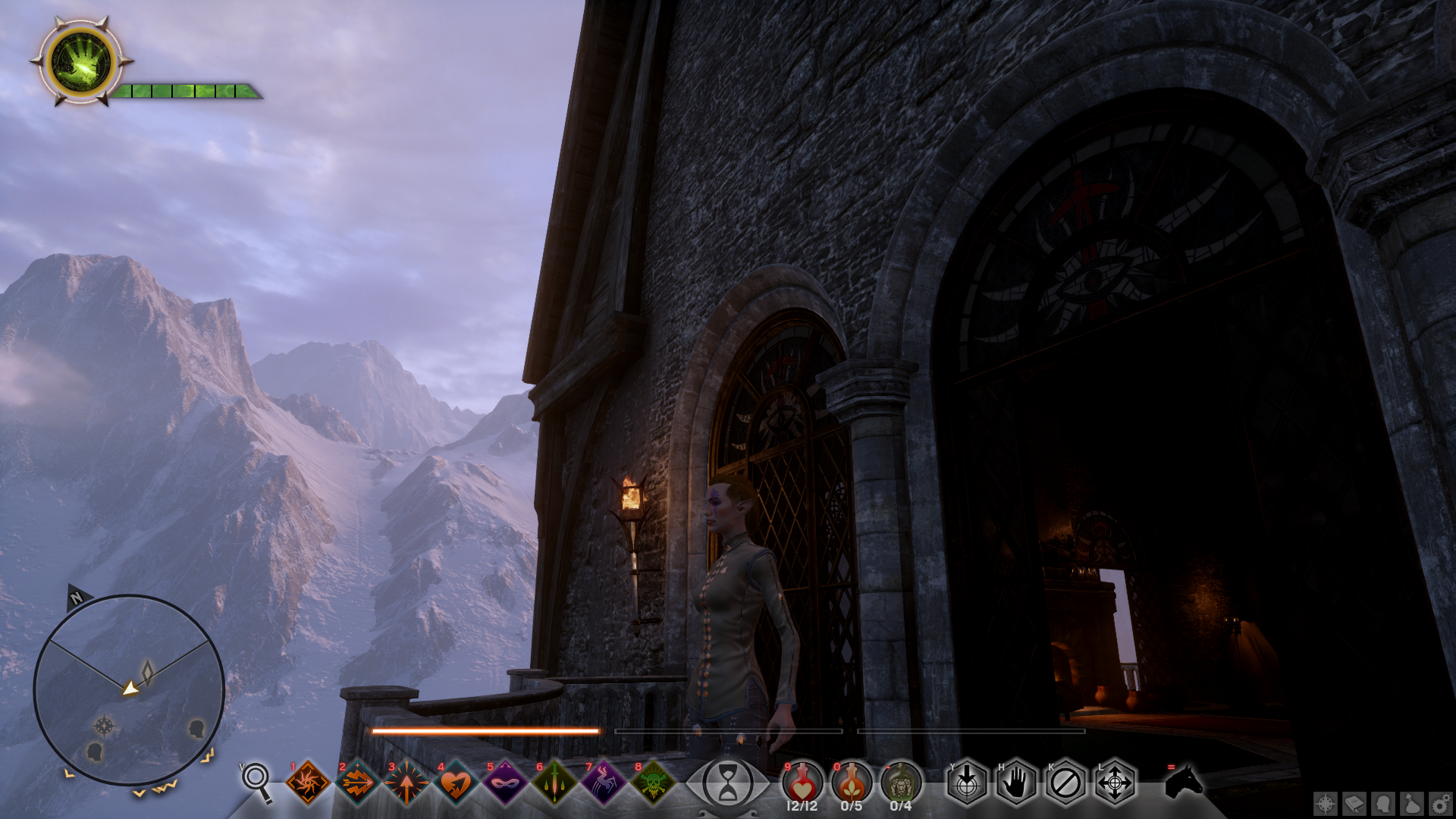Toggle the hourglass tactical camera button
Image resolution: width=1456 pixels, height=819 pixels.
coord(727,783)
